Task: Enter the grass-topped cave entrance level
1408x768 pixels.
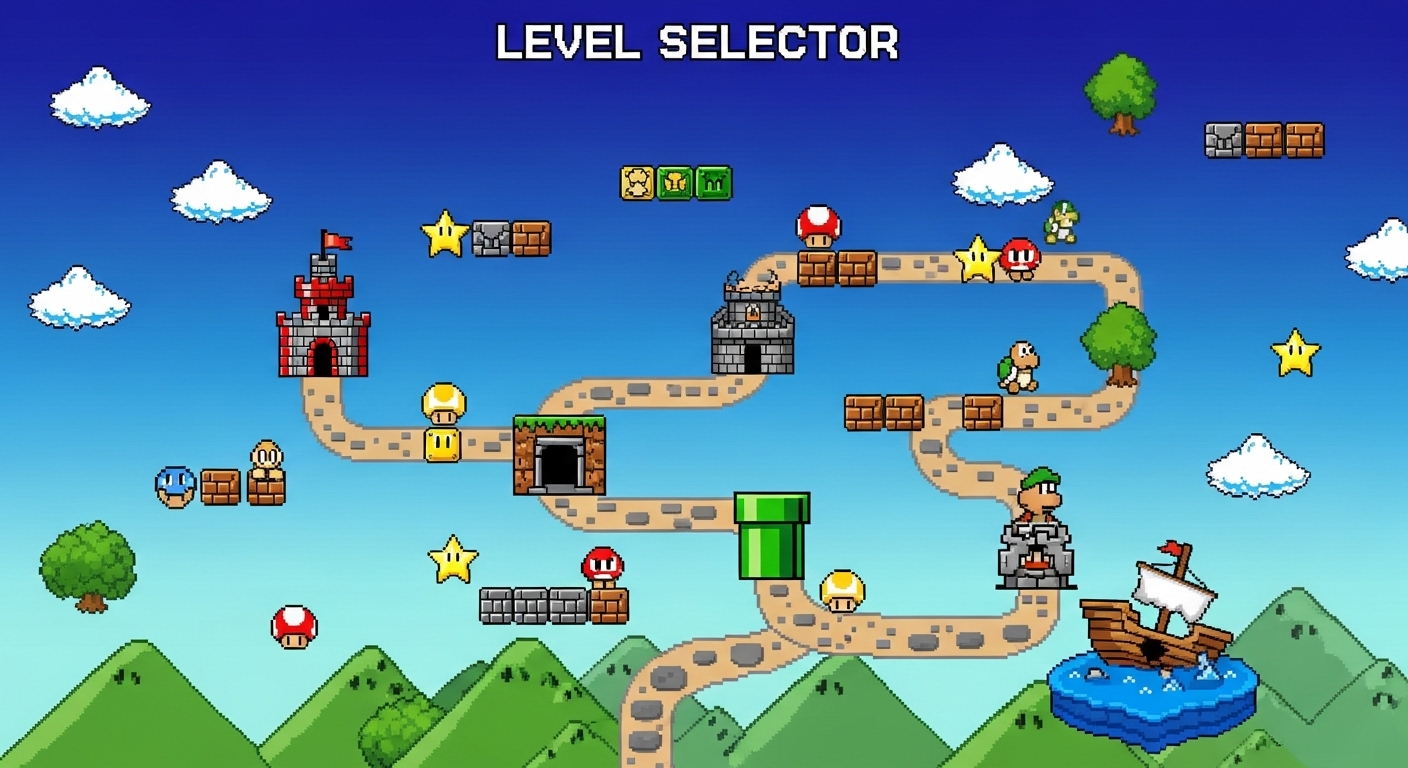Action: pyautogui.click(x=559, y=456)
